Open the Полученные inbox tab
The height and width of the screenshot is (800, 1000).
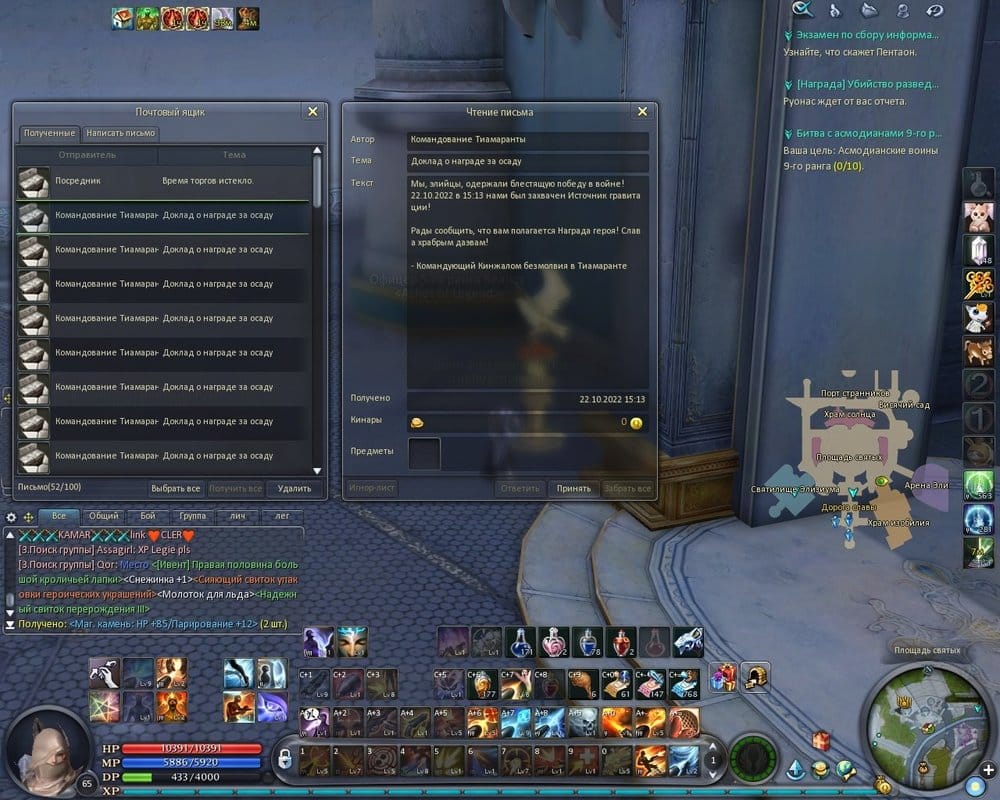pyautogui.click(x=48, y=133)
